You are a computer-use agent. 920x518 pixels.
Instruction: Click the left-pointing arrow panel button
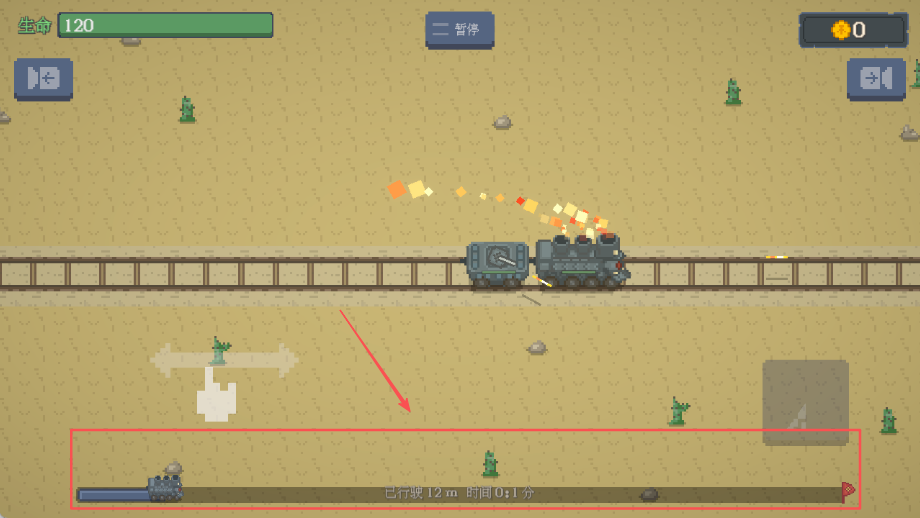[x=43, y=79]
